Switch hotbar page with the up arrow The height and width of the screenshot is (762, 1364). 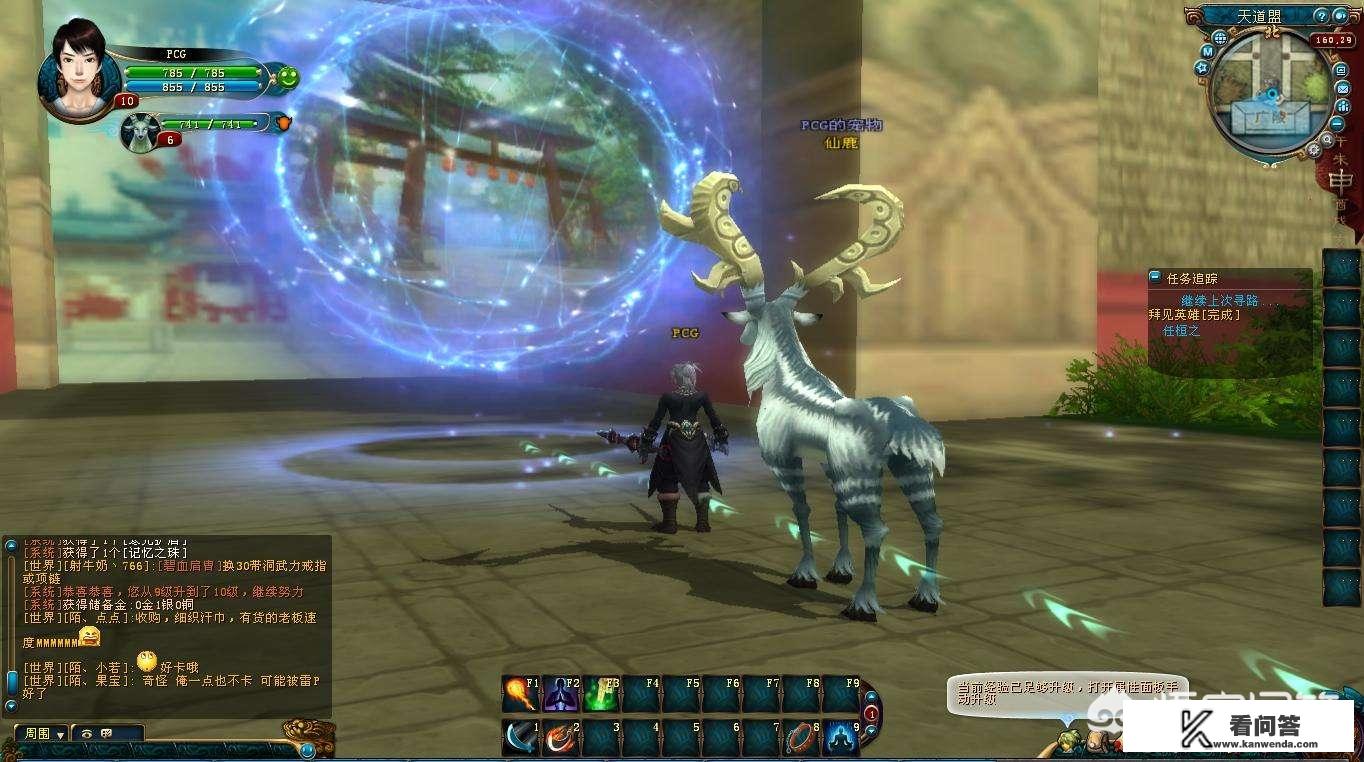point(871,697)
